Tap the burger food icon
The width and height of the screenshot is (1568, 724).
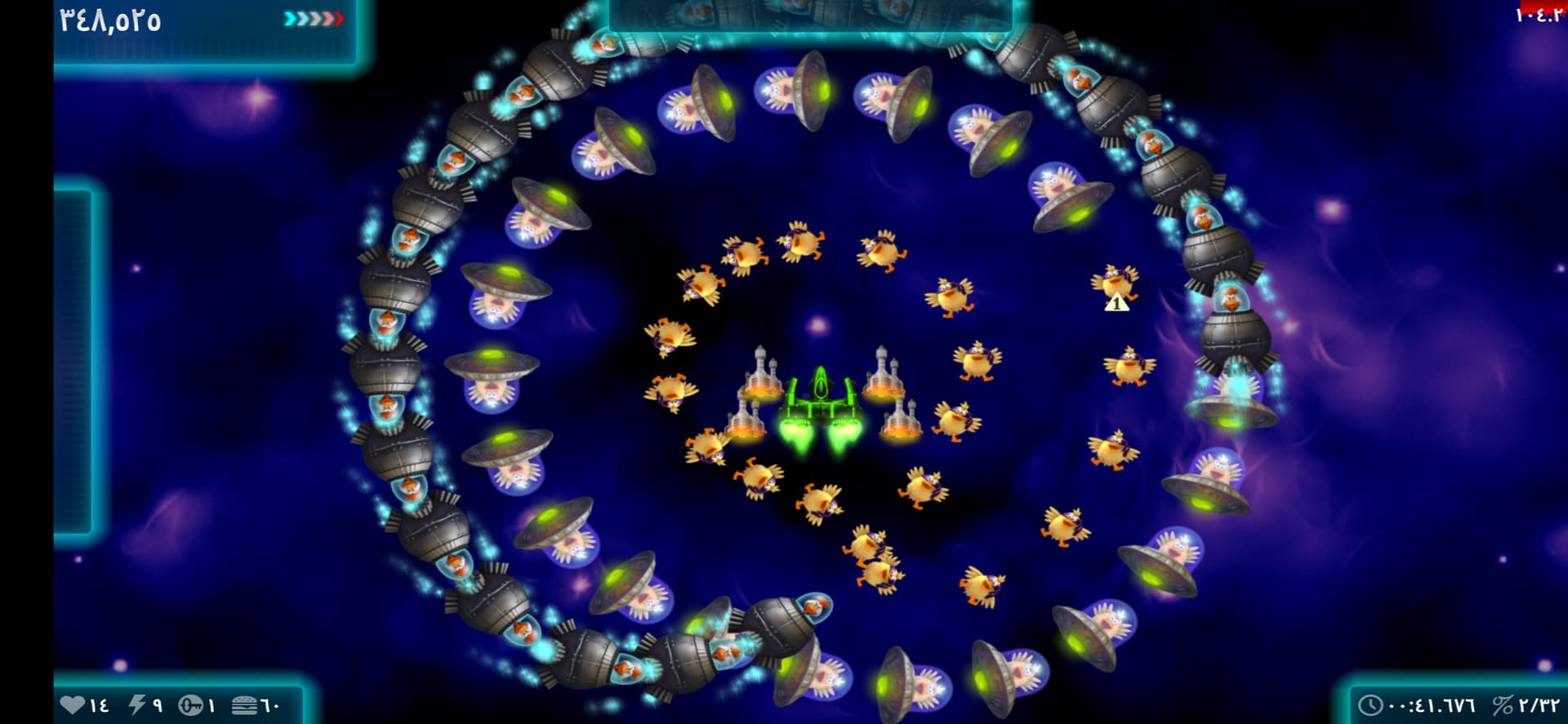click(244, 704)
